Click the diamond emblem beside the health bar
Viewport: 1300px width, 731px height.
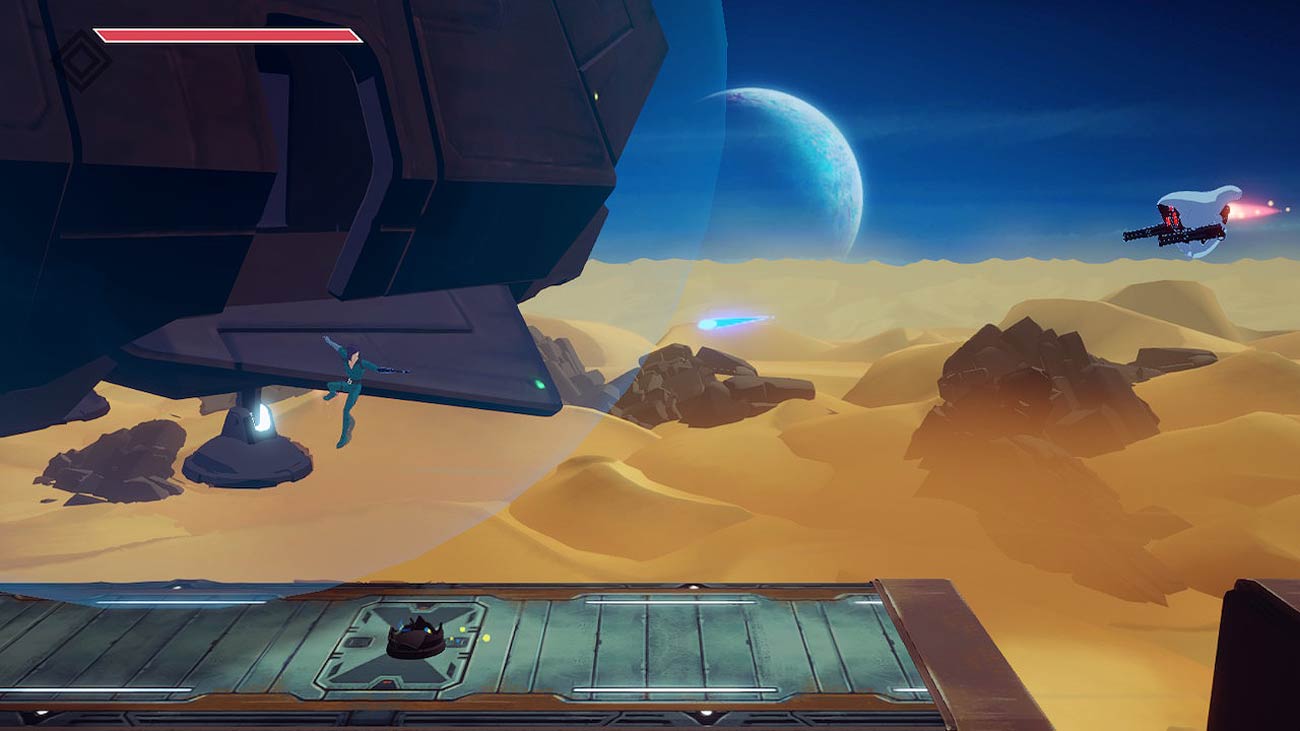point(81,58)
